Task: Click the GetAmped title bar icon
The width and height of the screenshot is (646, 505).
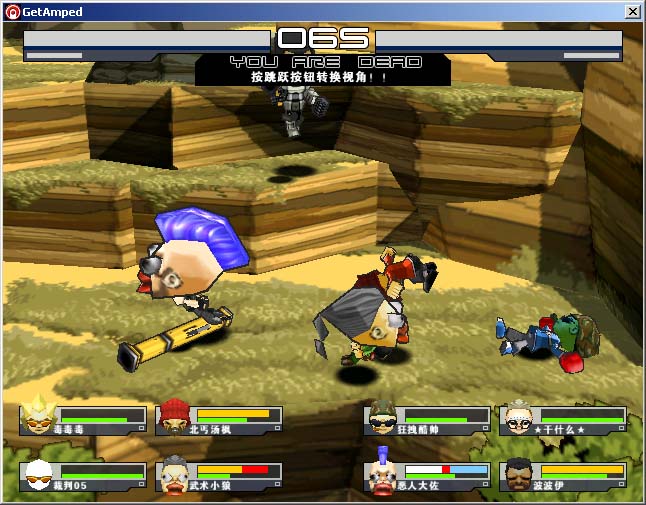Action: click(13, 11)
